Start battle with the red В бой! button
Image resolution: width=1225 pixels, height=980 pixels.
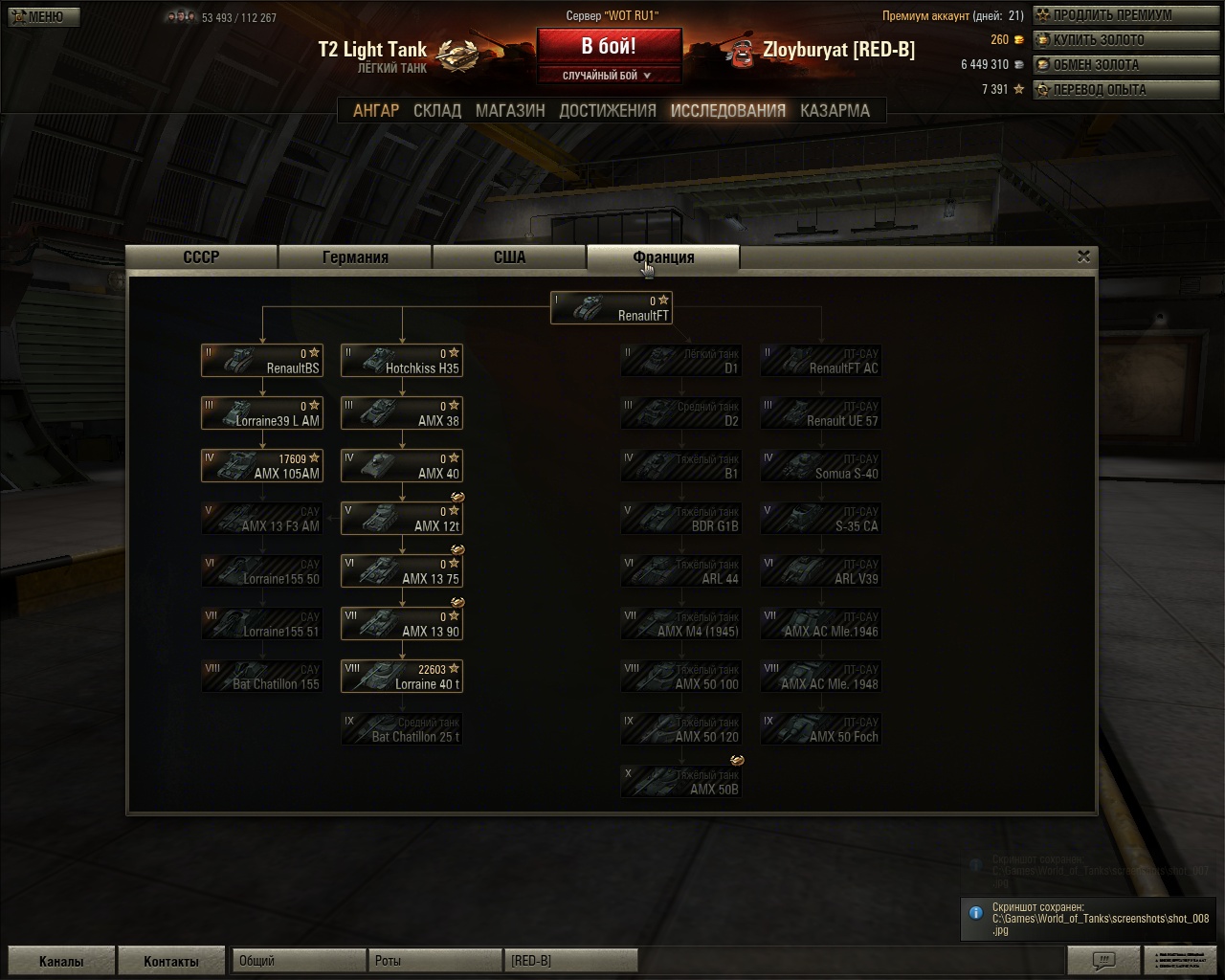609,46
